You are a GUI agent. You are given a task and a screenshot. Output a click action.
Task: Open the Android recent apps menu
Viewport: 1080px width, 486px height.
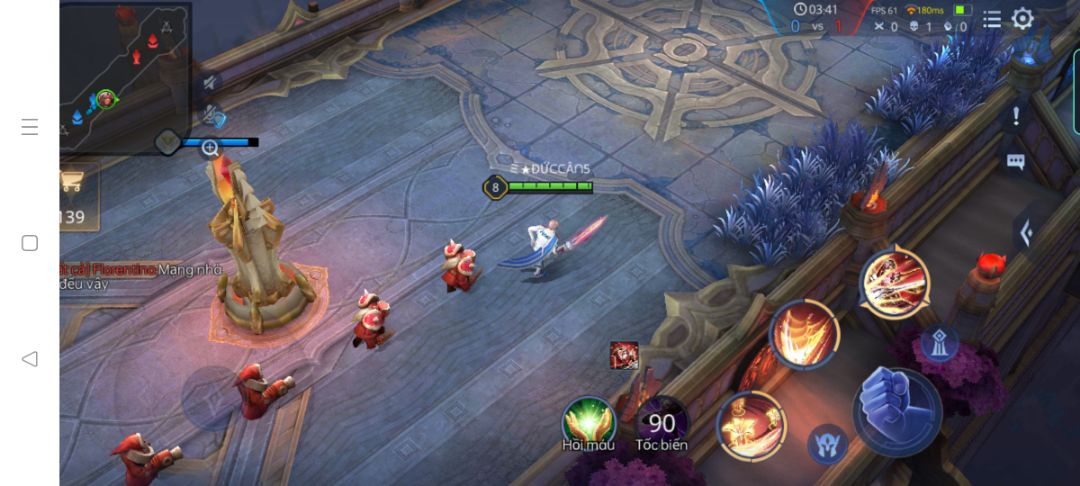tap(30, 127)
